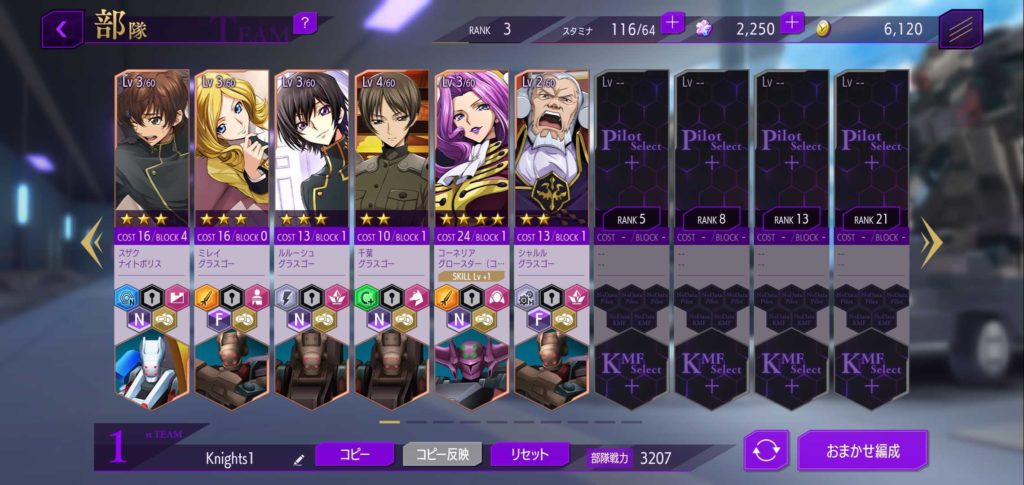Select Charles pilot card
1024x485 pixels.
pos(551,145)
